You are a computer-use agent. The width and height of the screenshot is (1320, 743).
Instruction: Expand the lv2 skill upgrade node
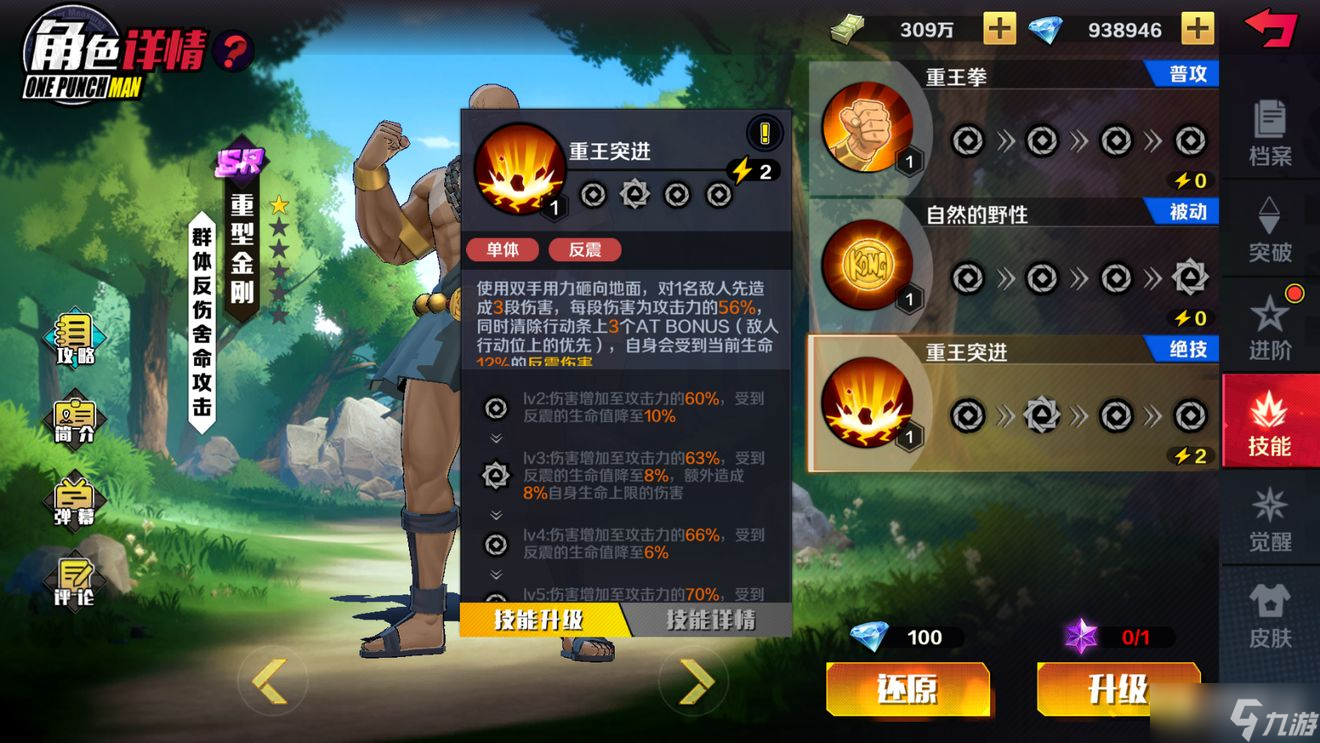(x=495, y=409)
